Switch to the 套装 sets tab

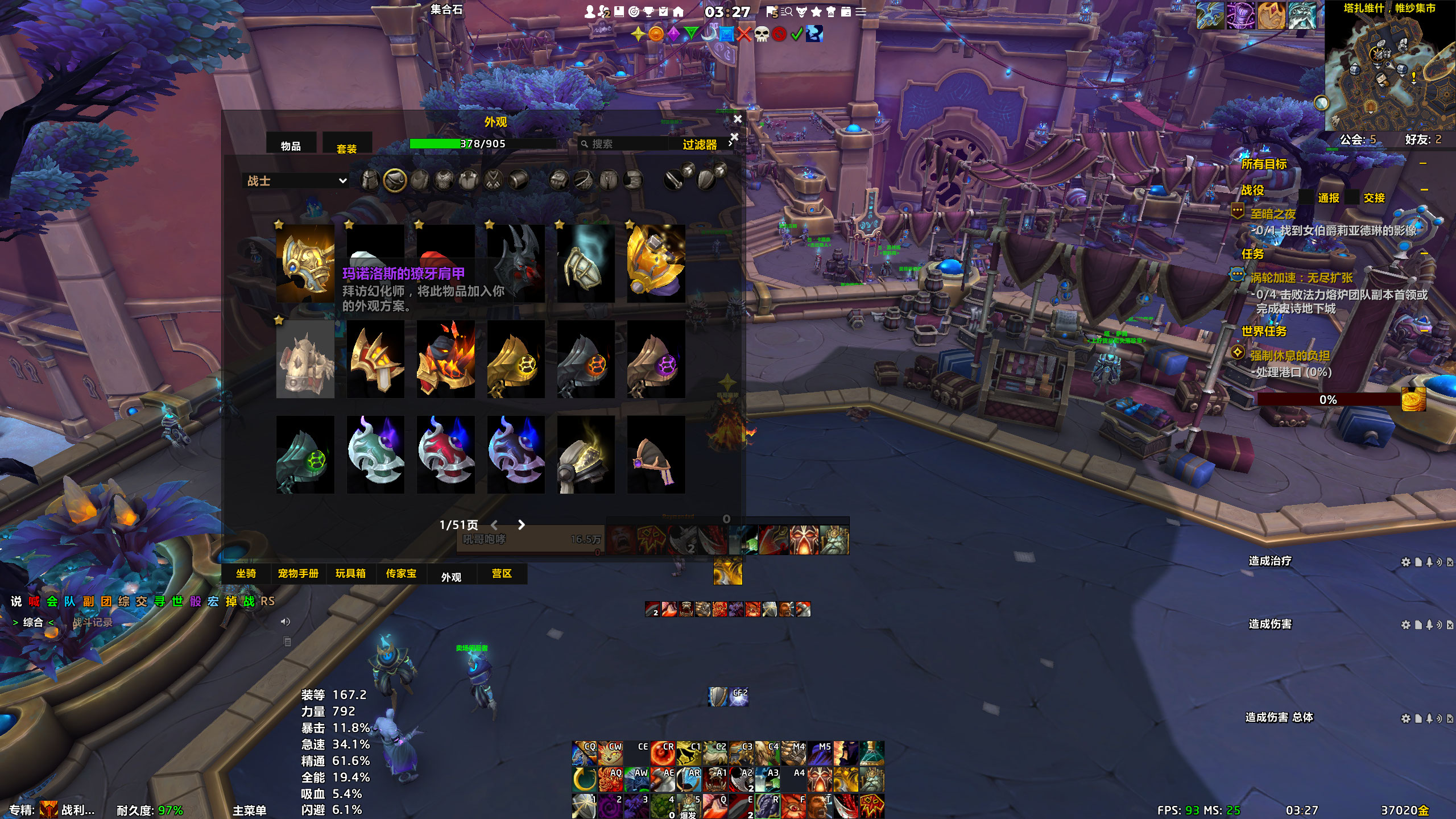click(346, 148)
